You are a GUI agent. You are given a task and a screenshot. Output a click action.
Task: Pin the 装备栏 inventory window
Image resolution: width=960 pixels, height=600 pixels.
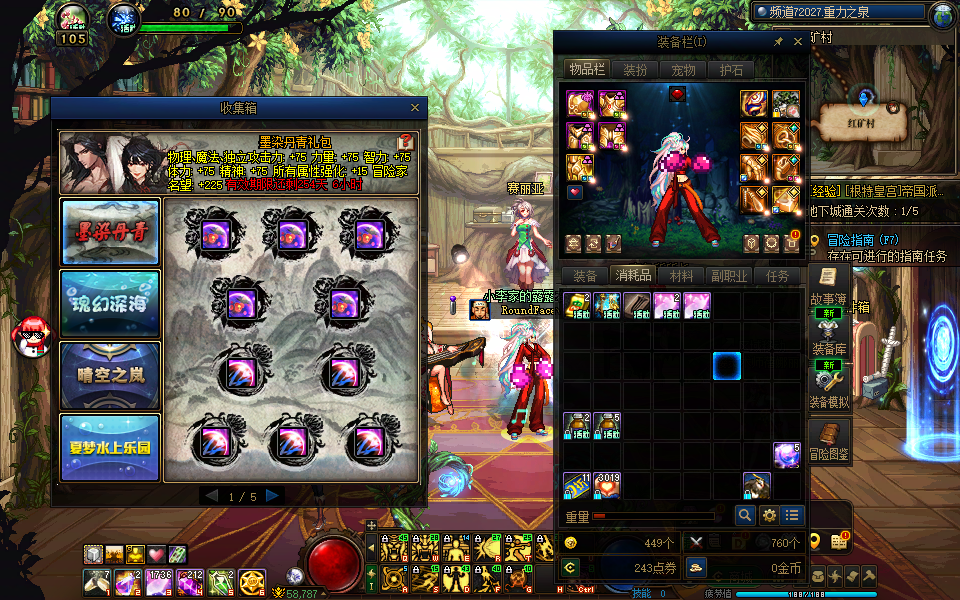pyautogui.click(x=779, y=42)
